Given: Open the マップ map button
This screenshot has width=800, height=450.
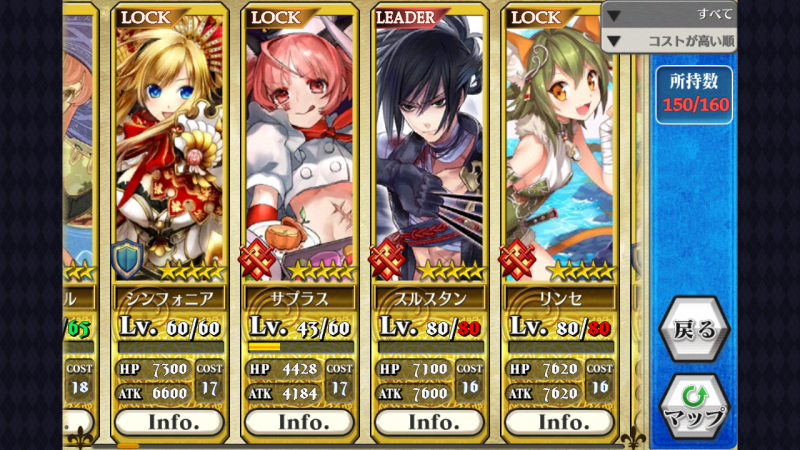Looking at the screenshot, I should pos(693,406).
